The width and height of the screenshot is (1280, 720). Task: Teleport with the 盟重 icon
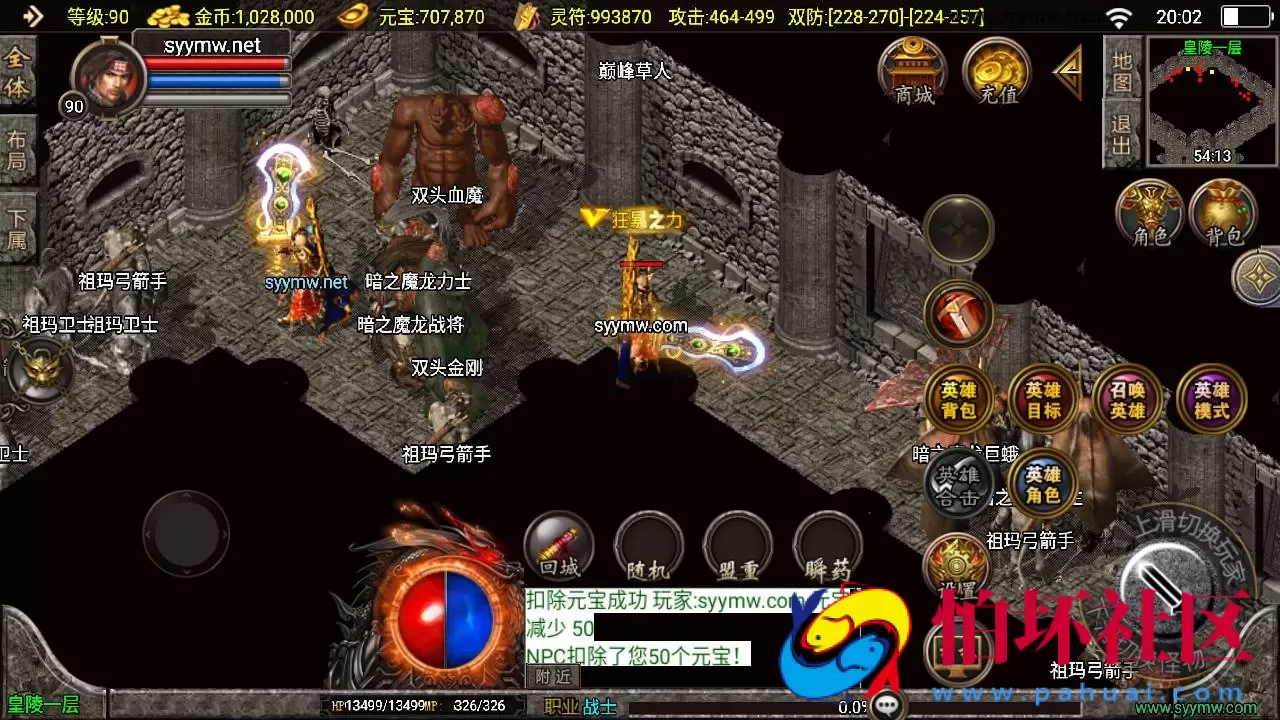[x=737, y=545]
